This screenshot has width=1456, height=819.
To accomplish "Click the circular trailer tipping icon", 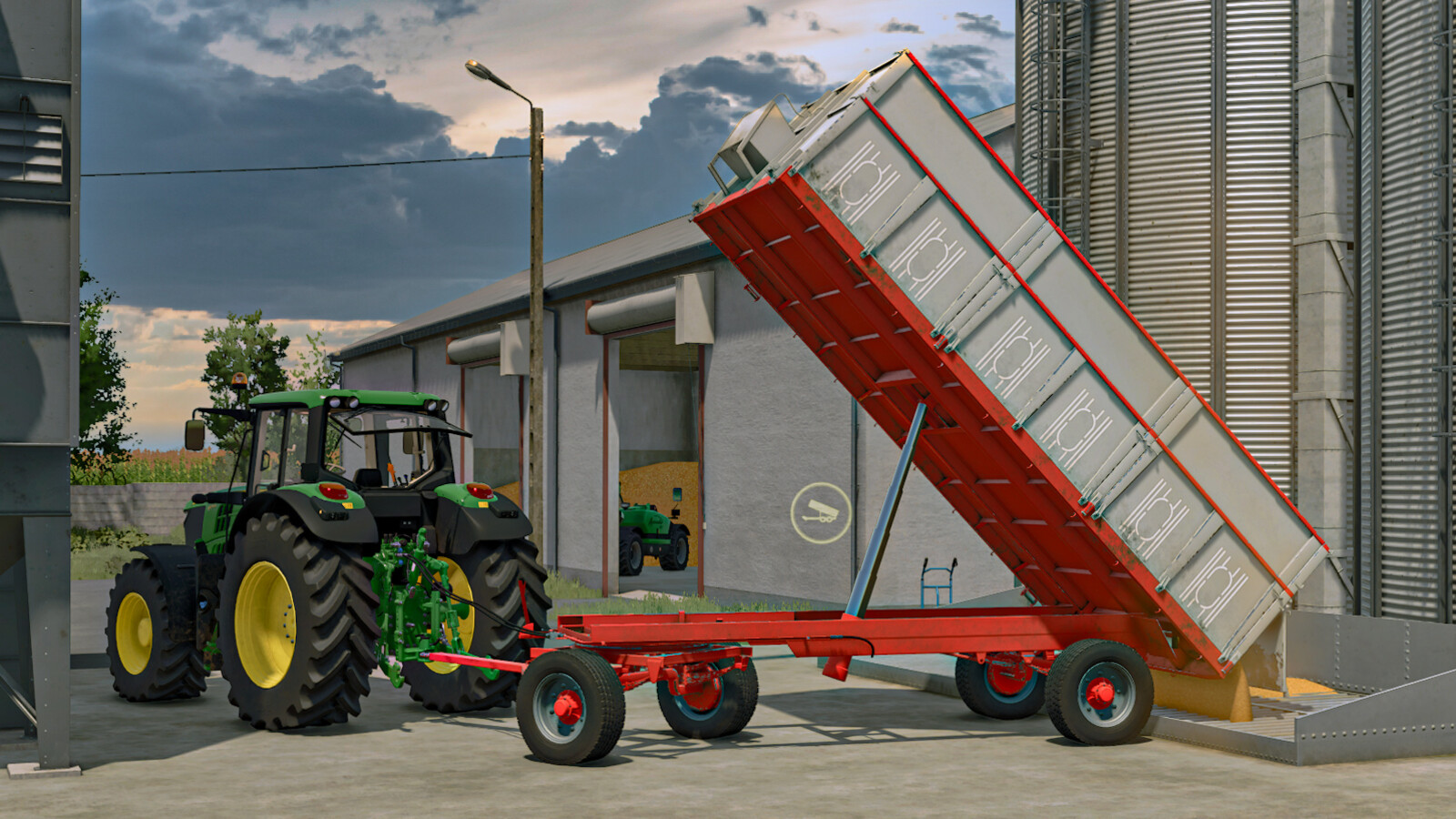I will [x=820, y=513].
